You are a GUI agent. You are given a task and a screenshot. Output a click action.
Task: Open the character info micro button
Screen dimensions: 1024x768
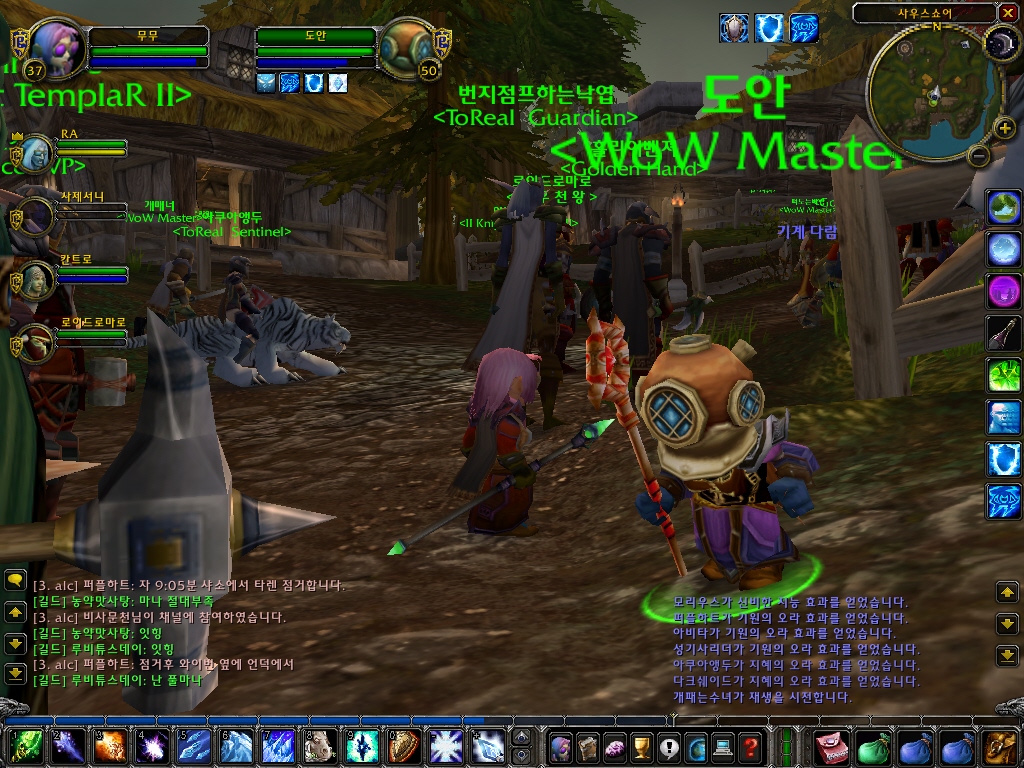561,746
